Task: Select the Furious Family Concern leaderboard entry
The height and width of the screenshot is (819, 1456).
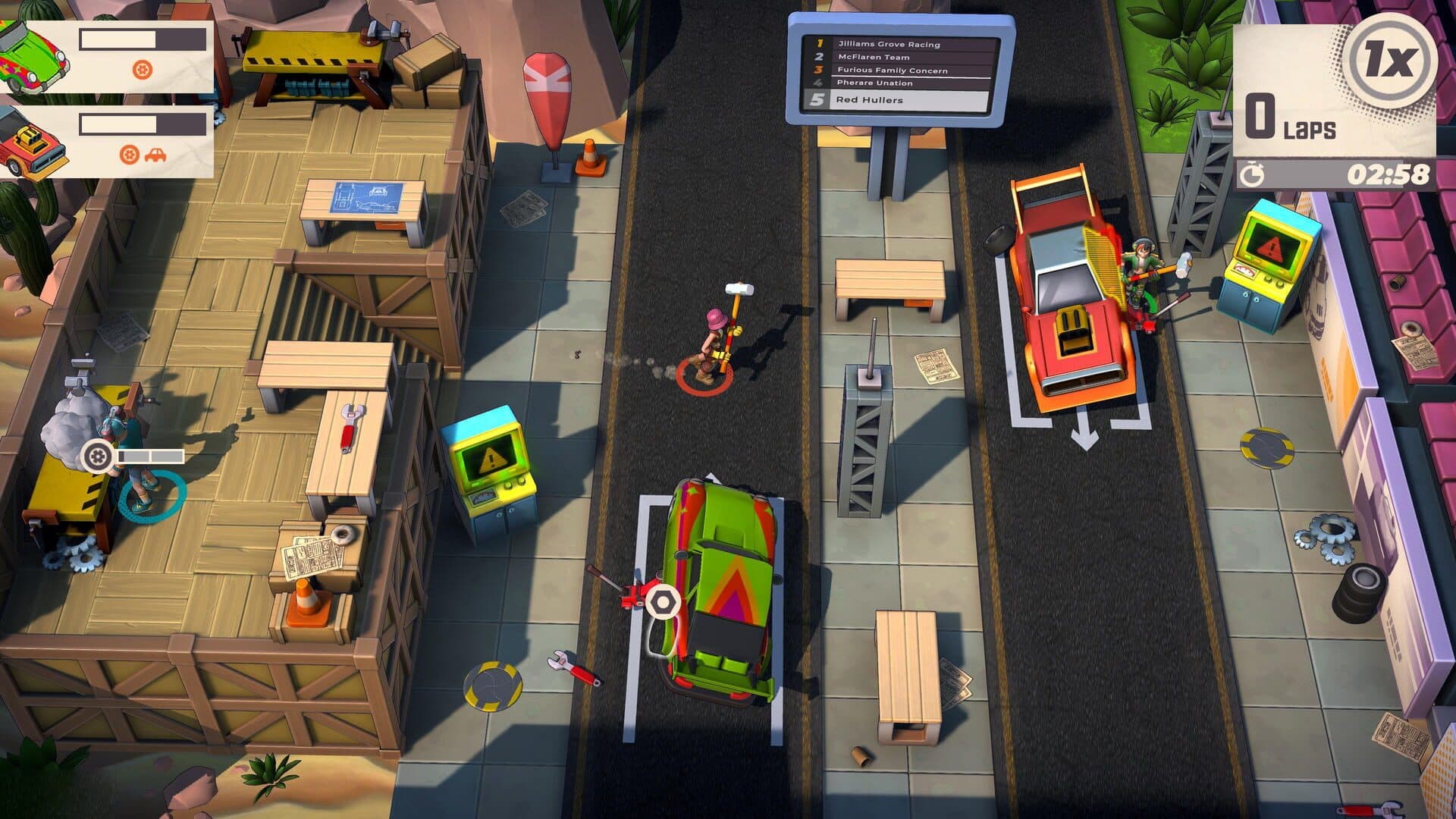Action: pyautogui.click(x=895, y=70)
